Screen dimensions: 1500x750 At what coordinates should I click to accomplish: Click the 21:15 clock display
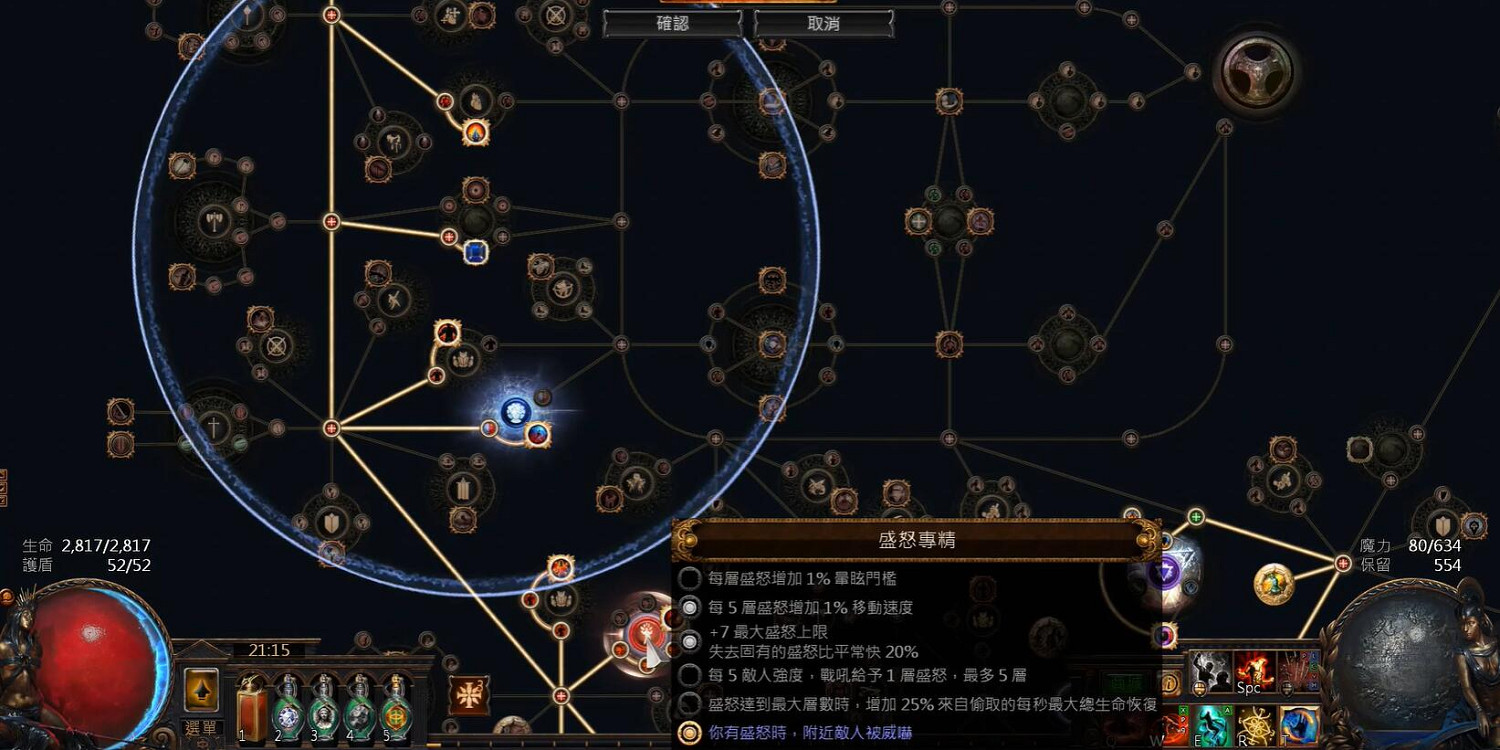[268, 650]
